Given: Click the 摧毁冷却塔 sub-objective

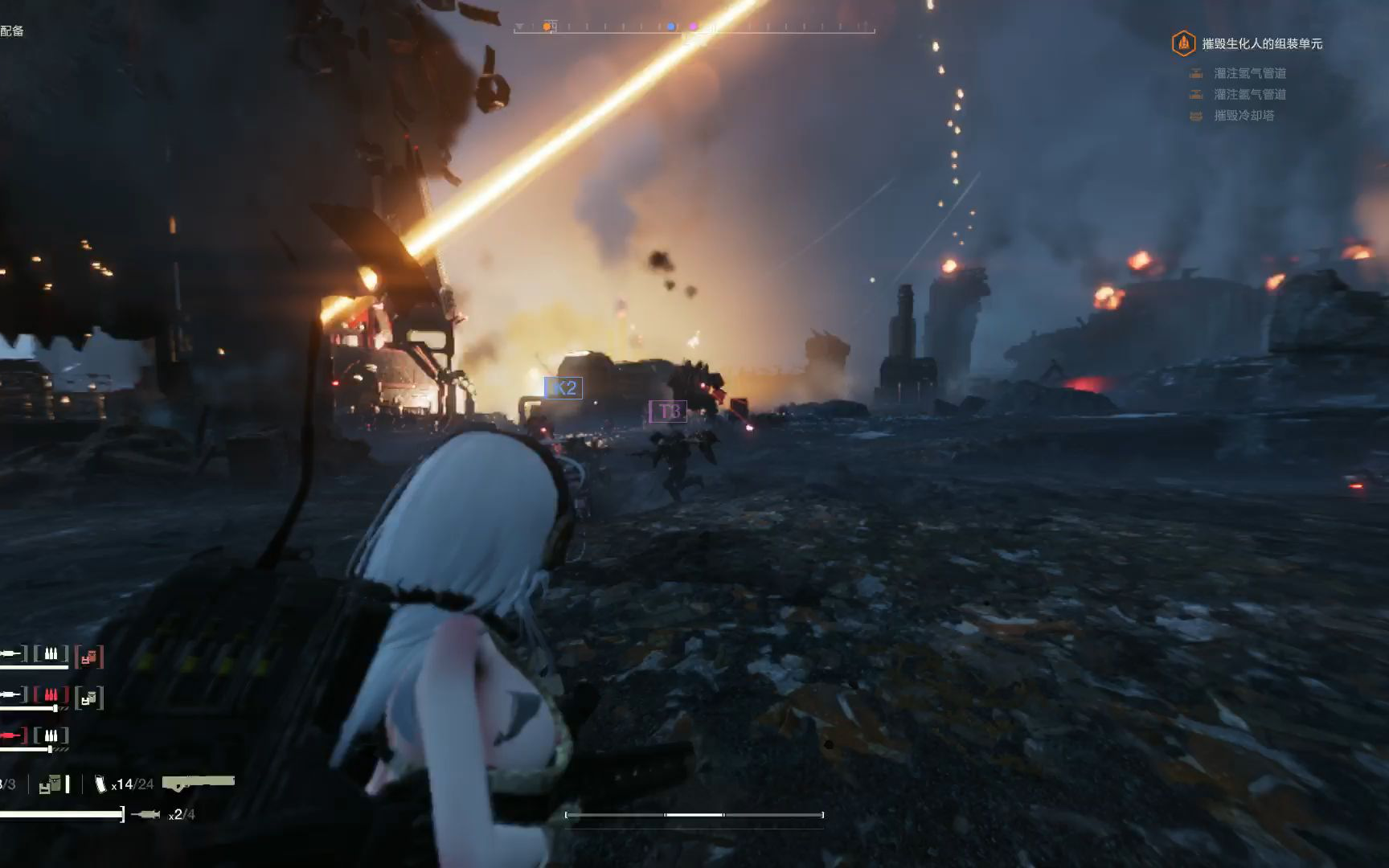Looking at the screenshot, I should pyautogui.click(x=1244, y=116).
